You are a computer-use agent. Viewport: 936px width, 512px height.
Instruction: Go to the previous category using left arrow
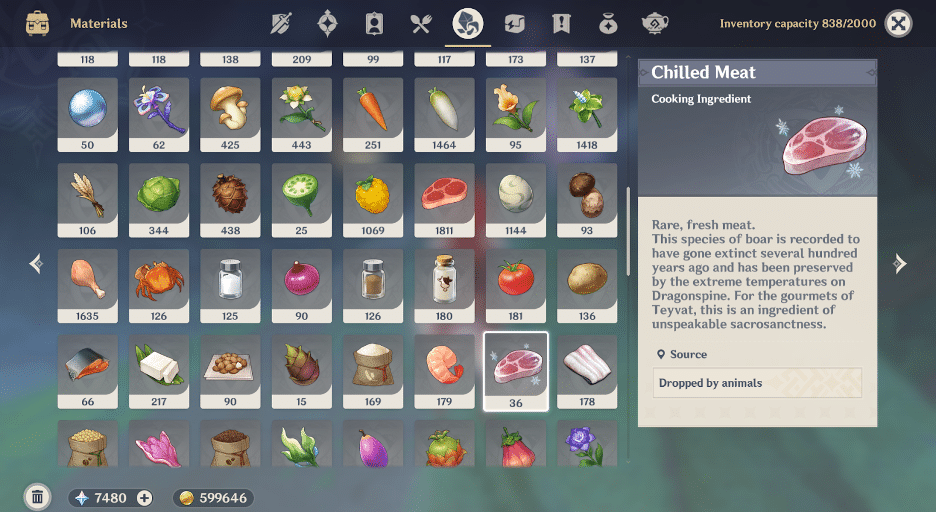pos(37,264)
